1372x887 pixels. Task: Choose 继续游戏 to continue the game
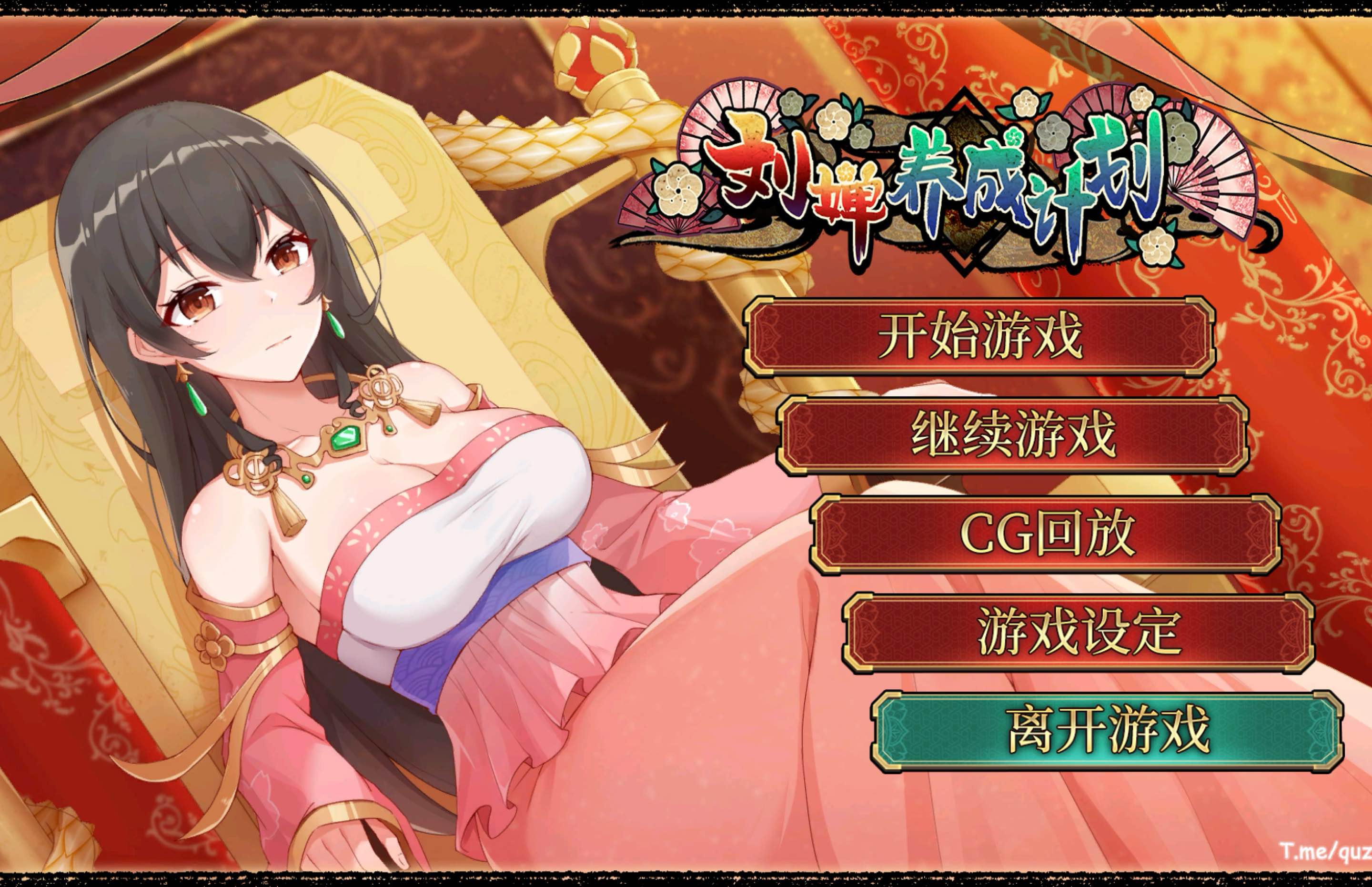[x=1013, y=435]
